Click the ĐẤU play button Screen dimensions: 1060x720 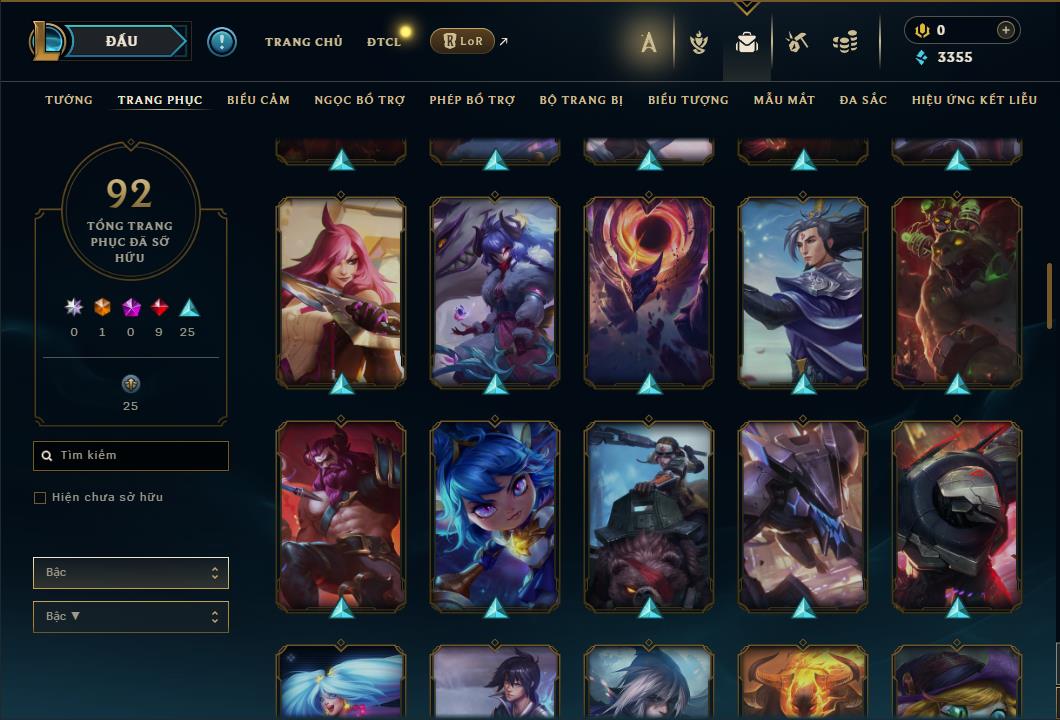[122, 41]
